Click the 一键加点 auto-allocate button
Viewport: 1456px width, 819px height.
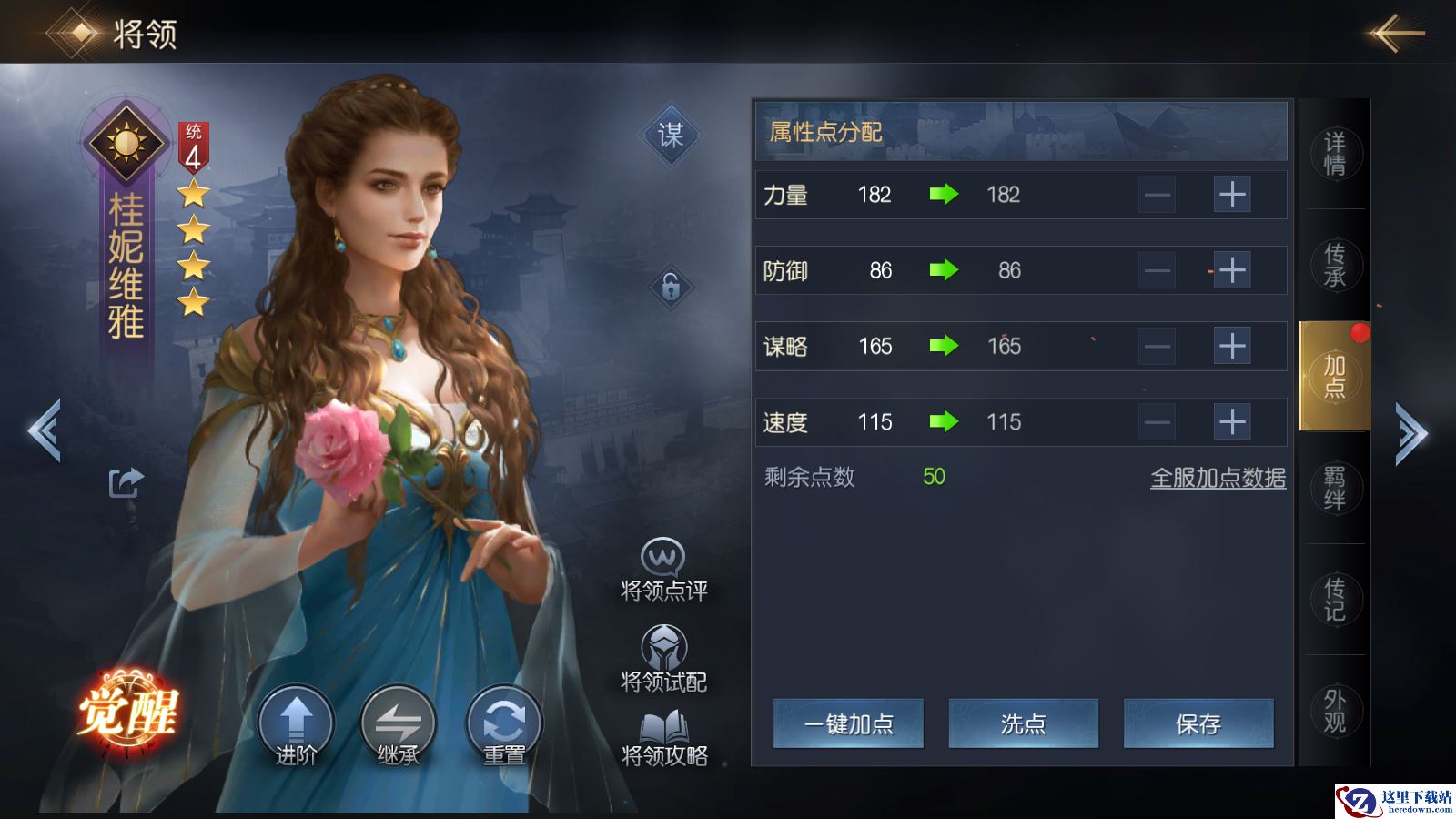pyautogui.click(x=848, y=723)
